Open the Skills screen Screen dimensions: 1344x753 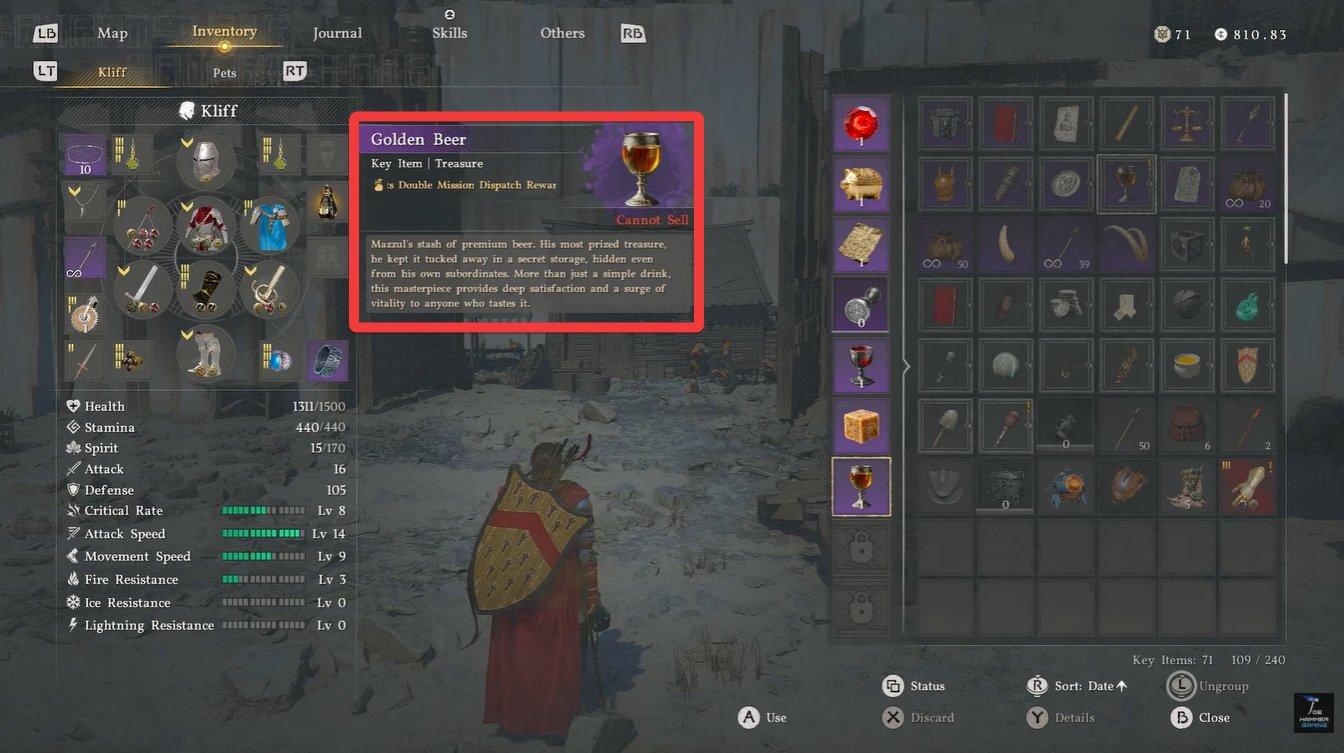coord(449,33)
